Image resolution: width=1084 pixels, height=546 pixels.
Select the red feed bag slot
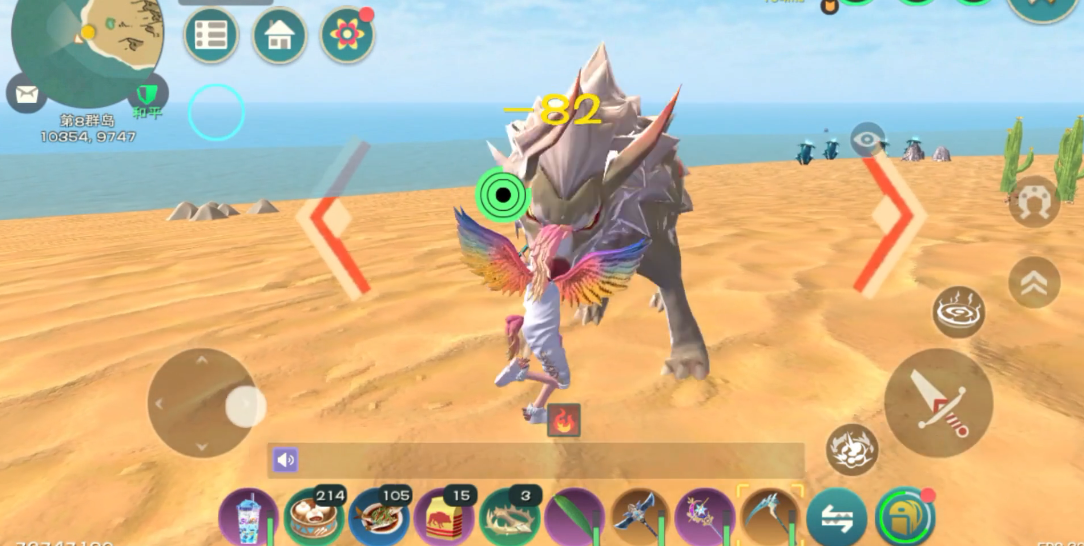point(444,517)
